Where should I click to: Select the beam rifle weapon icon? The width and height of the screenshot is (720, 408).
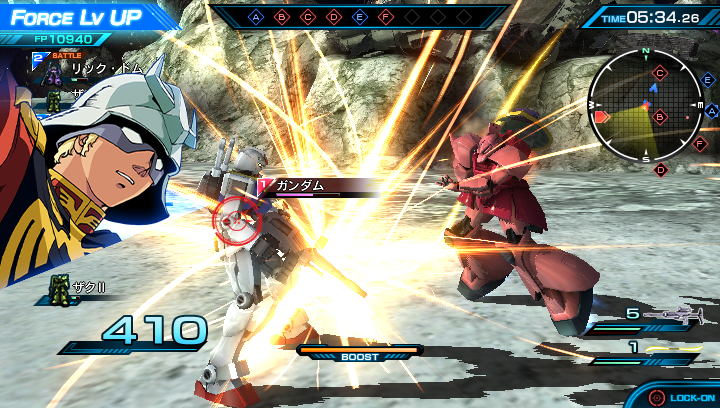[672, 315]
